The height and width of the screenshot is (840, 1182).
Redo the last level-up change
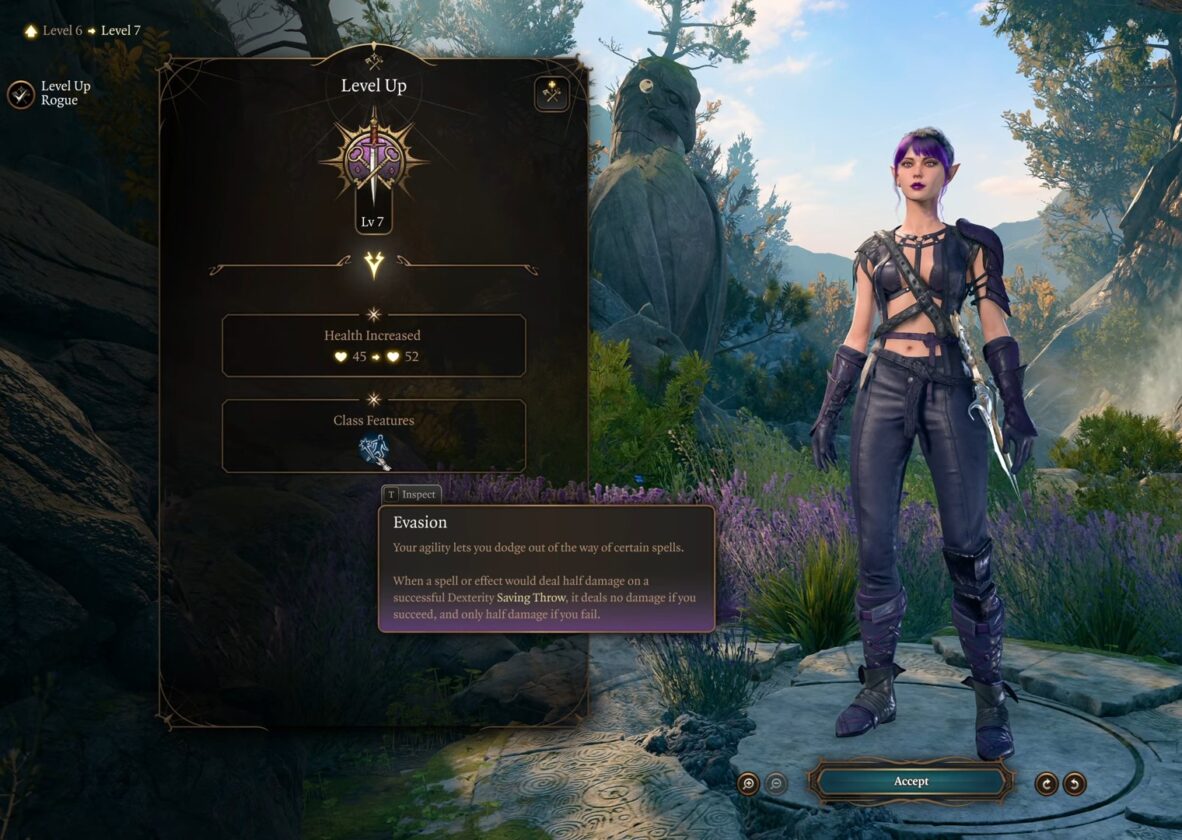click(x=1047, y=783)
